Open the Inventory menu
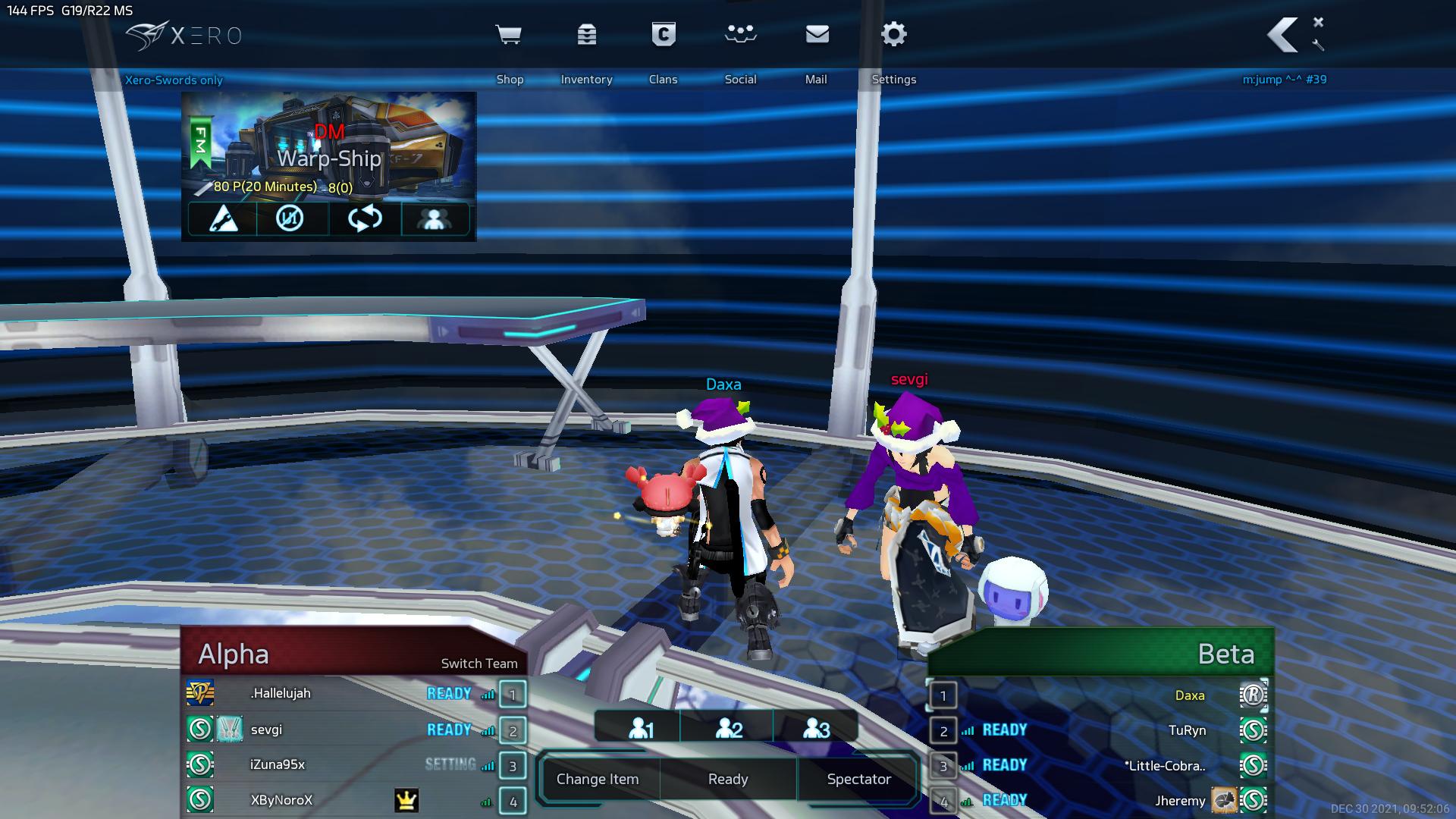 pos(586,35)
